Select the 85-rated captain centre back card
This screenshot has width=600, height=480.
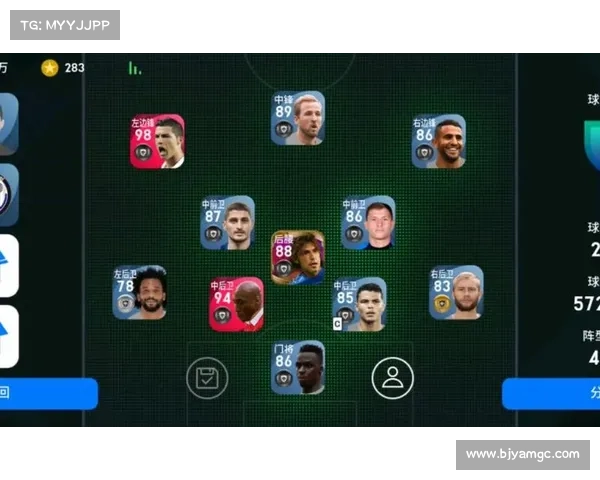359,304
